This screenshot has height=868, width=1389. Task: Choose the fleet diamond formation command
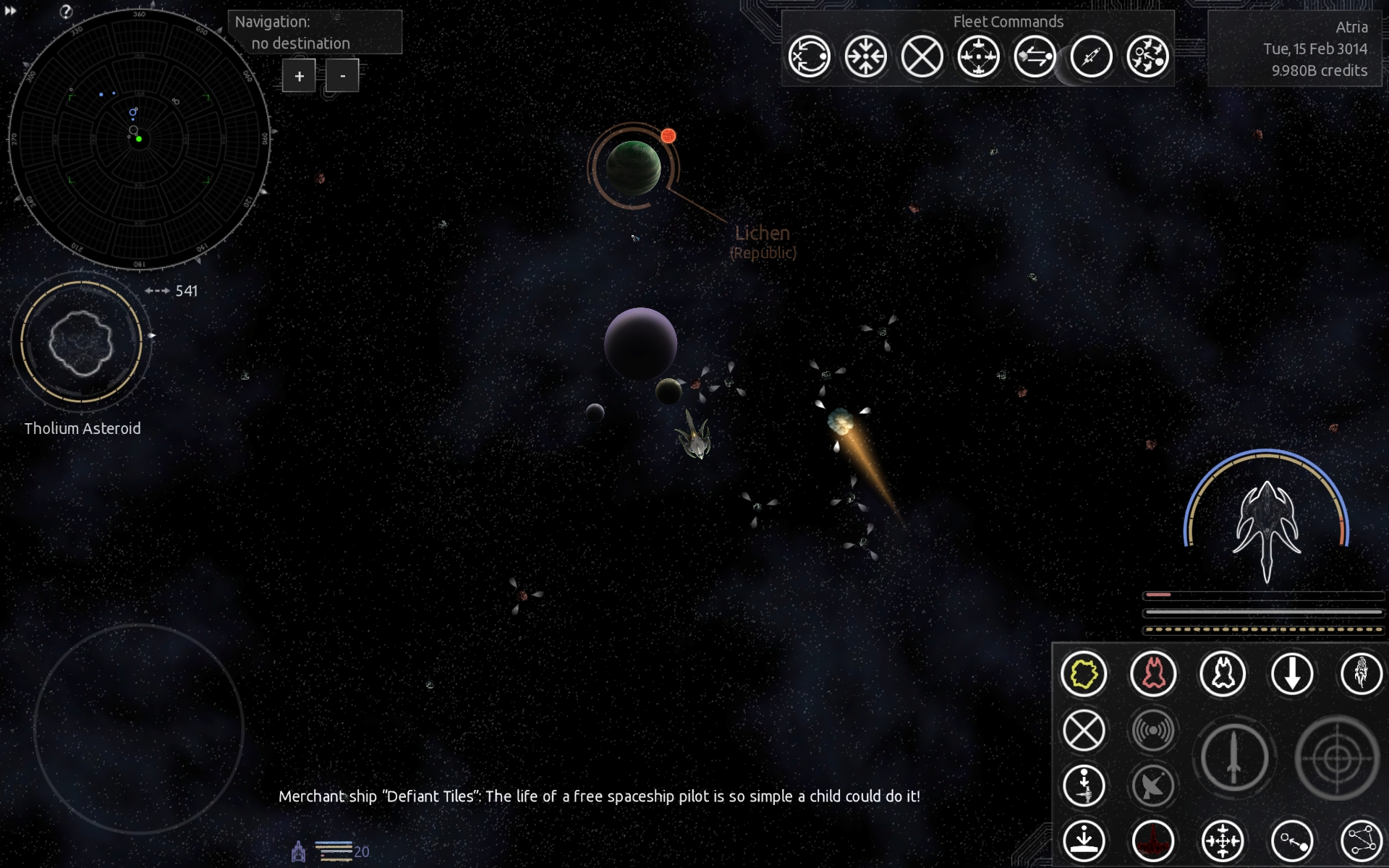(x=978, y=56)
